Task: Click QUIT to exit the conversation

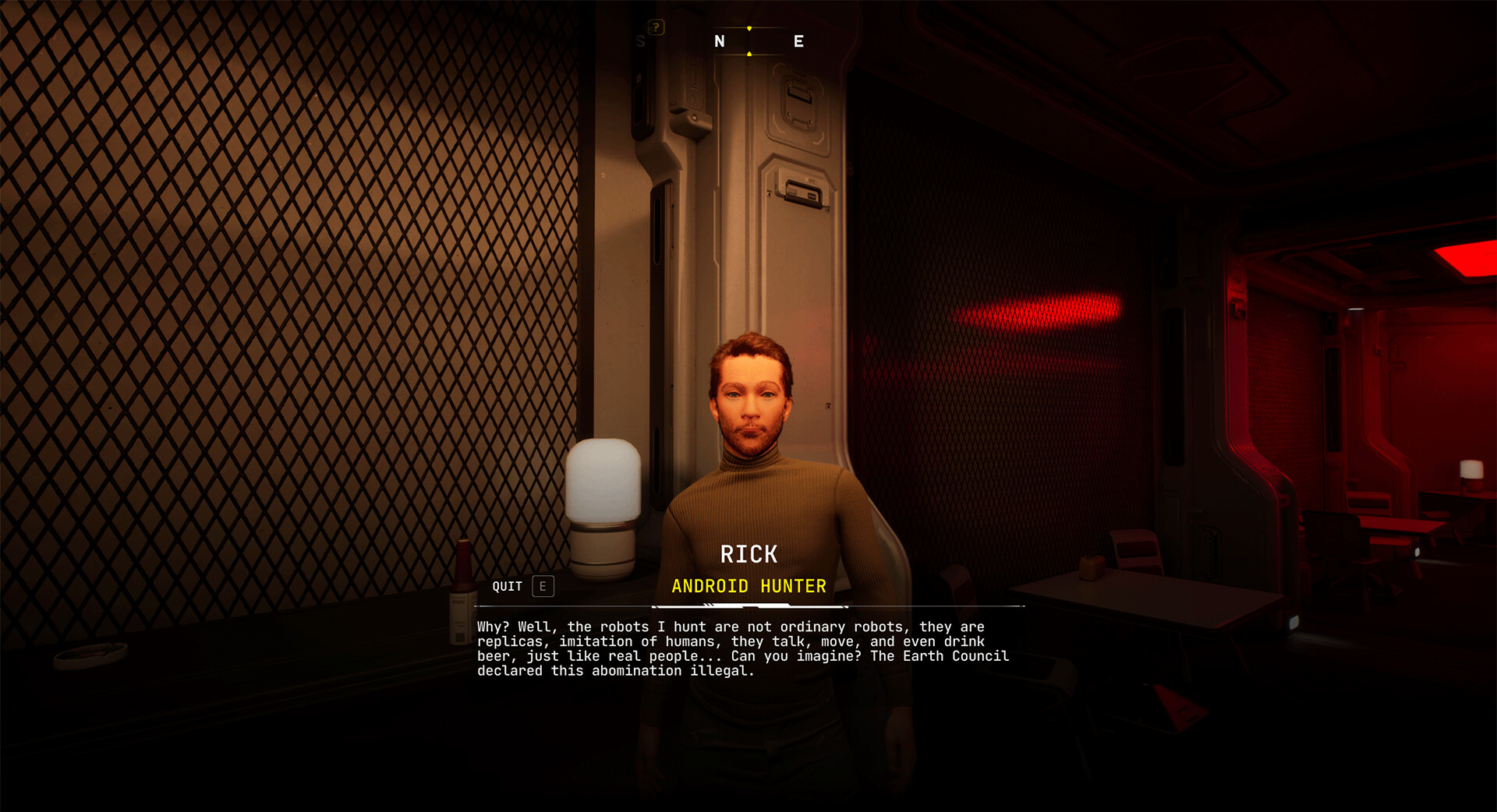Action: 507,586
